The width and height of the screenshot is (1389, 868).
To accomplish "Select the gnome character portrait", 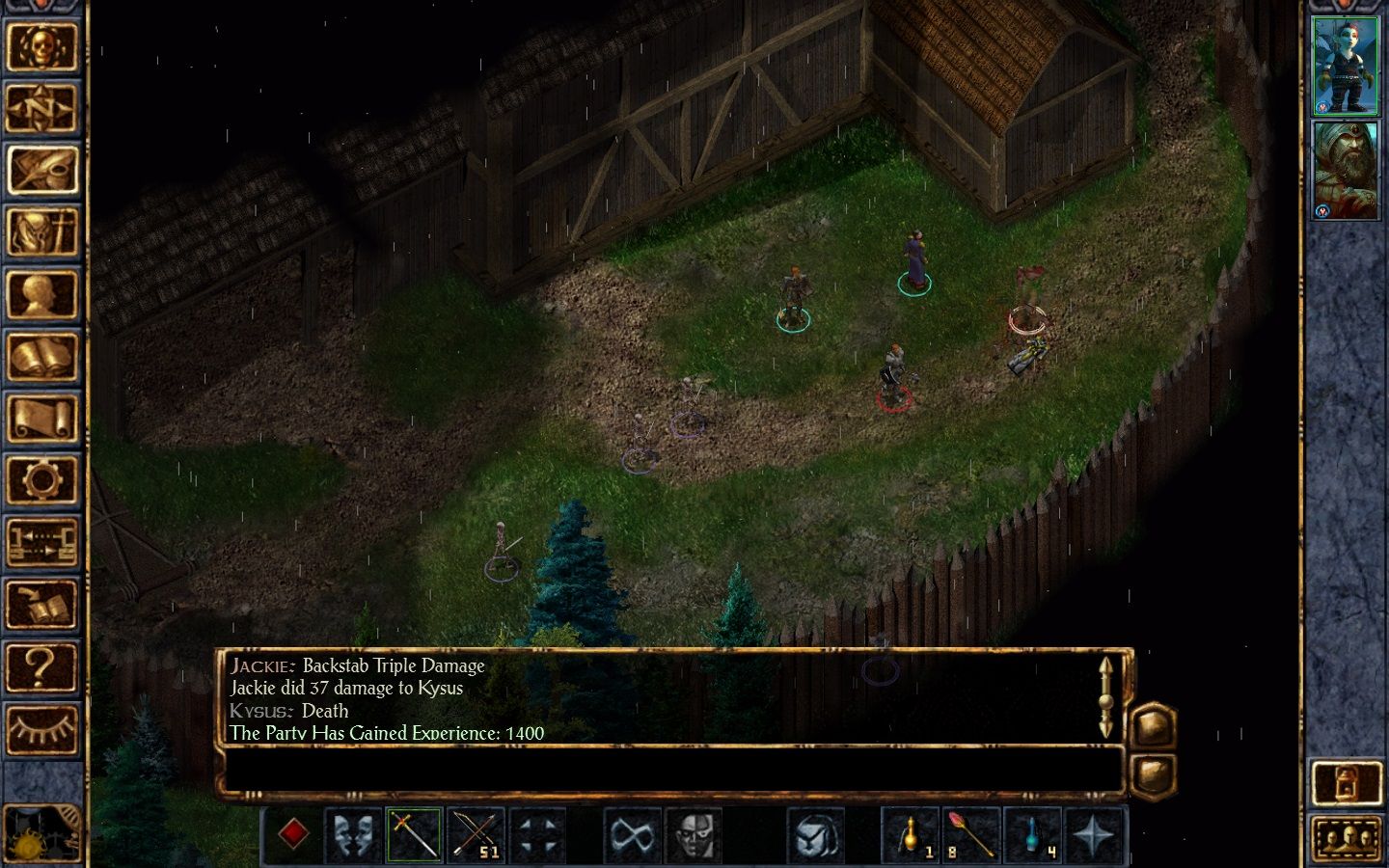I will (1346, 66).
